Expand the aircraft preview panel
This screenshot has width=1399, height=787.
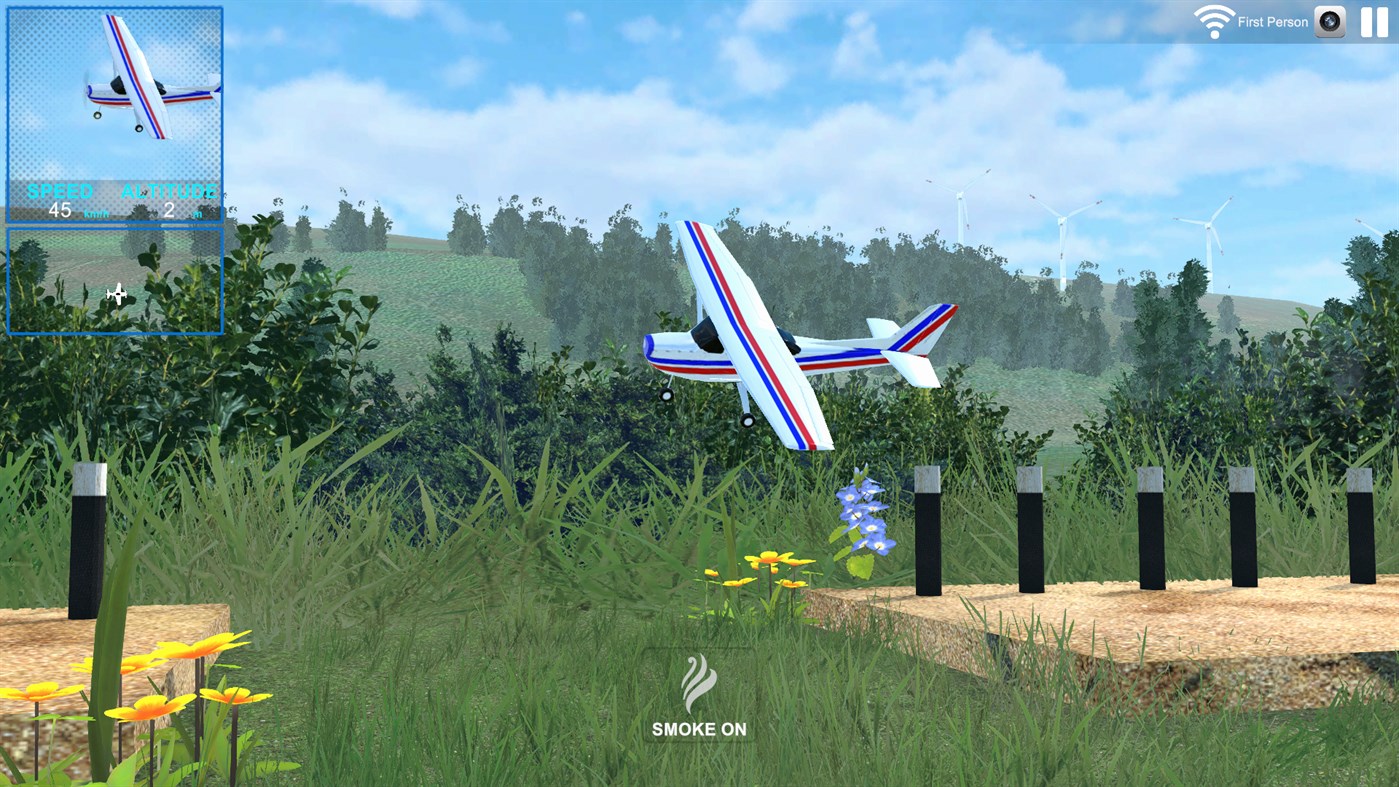coord(113,95)
